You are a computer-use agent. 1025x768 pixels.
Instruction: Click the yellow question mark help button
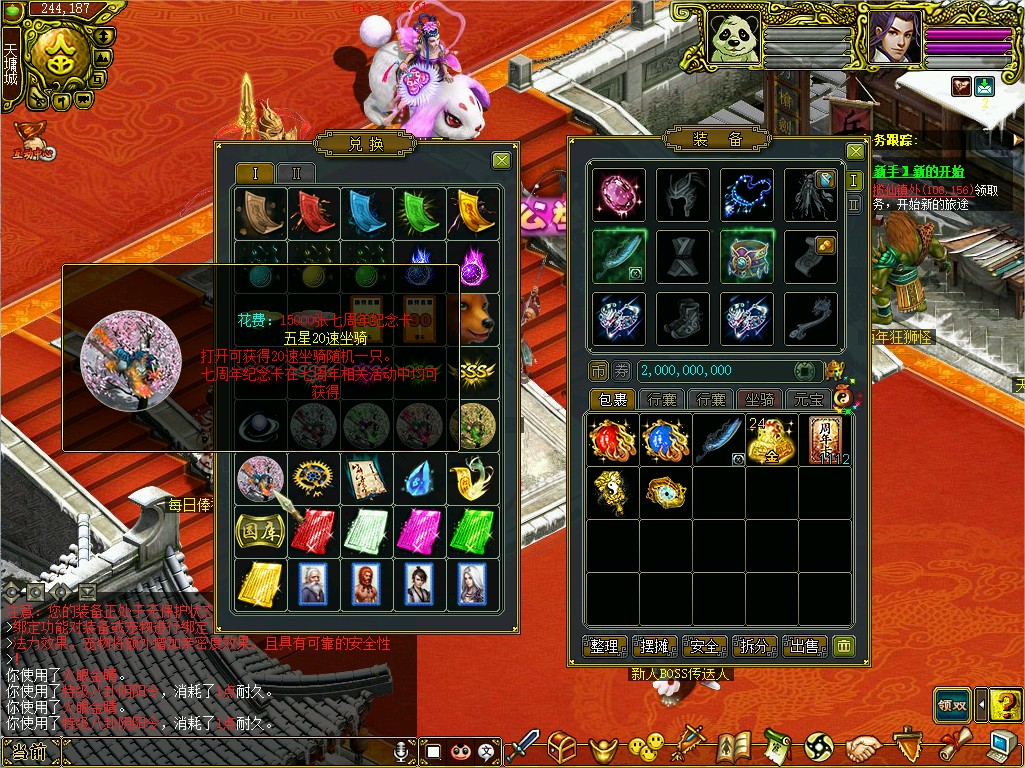[1005, 705]
